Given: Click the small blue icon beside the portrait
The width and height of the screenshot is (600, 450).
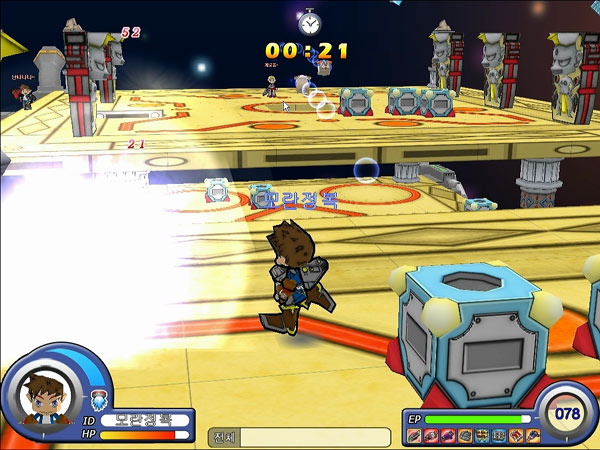Looking at the screenshot, I should 96,400.
